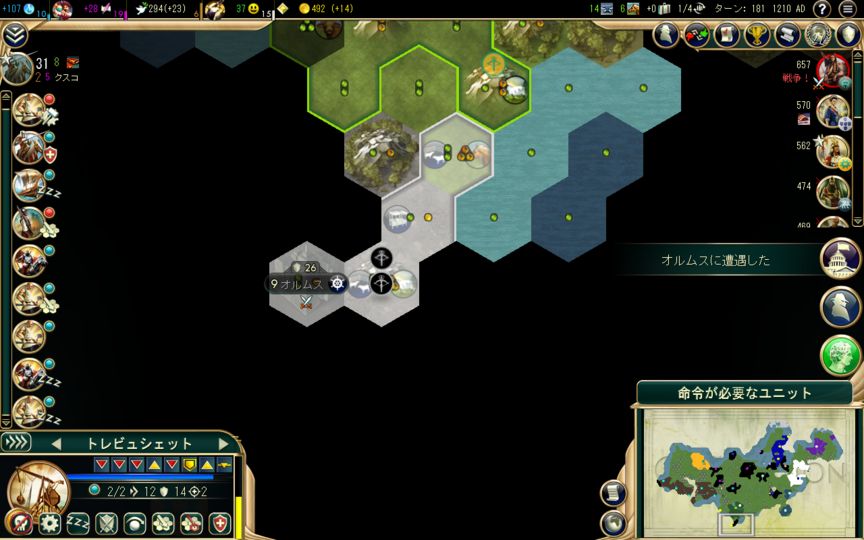
Task: Open the capitol building notification
Action: [x=841, y=259]
